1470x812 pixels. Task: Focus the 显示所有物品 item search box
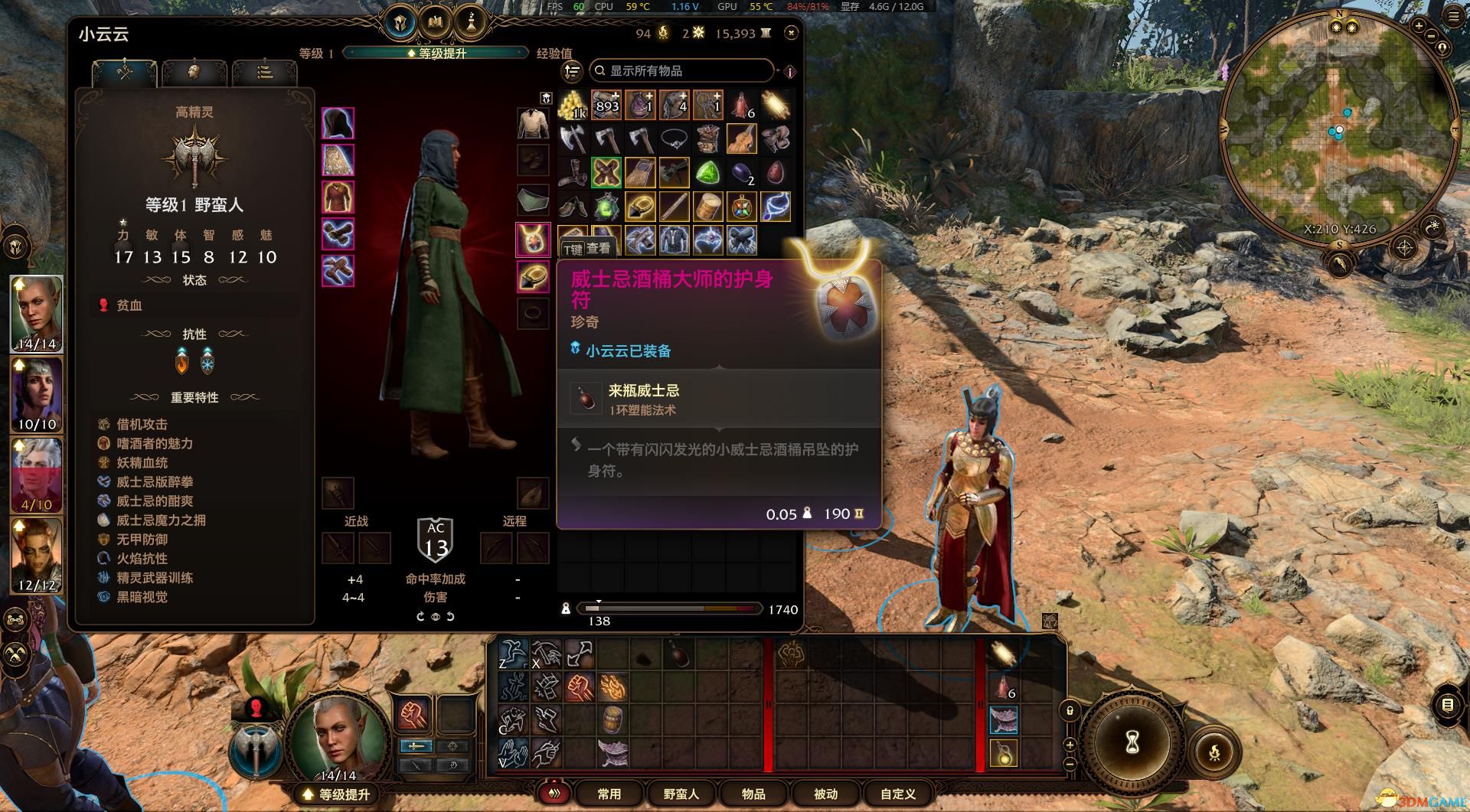point(681,70)
